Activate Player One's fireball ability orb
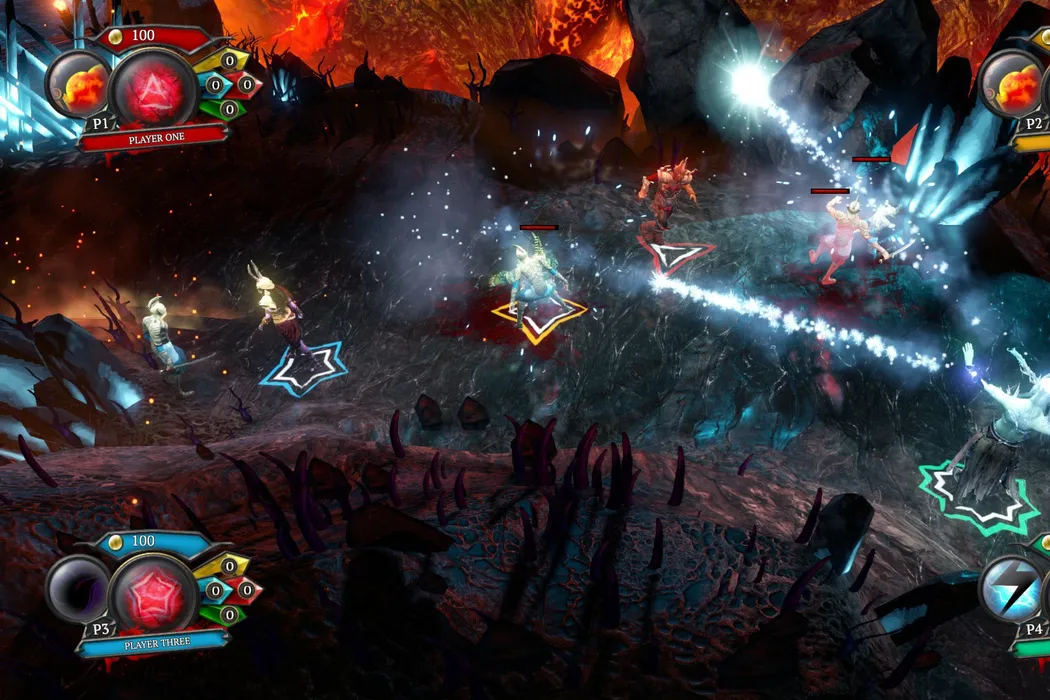 click(x=82, y=87)
